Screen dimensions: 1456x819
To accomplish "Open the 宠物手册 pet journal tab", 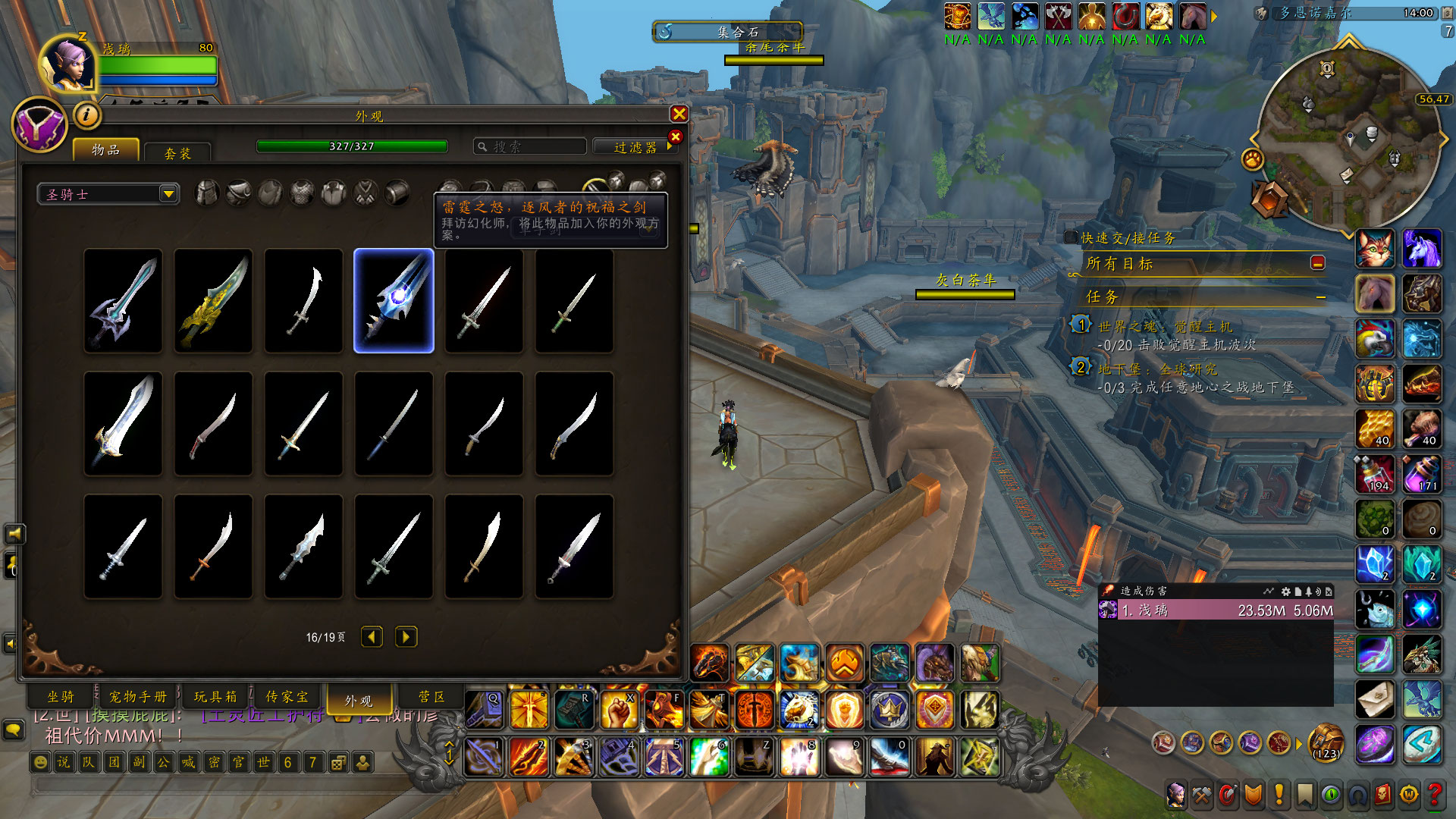I will point(138,696).
